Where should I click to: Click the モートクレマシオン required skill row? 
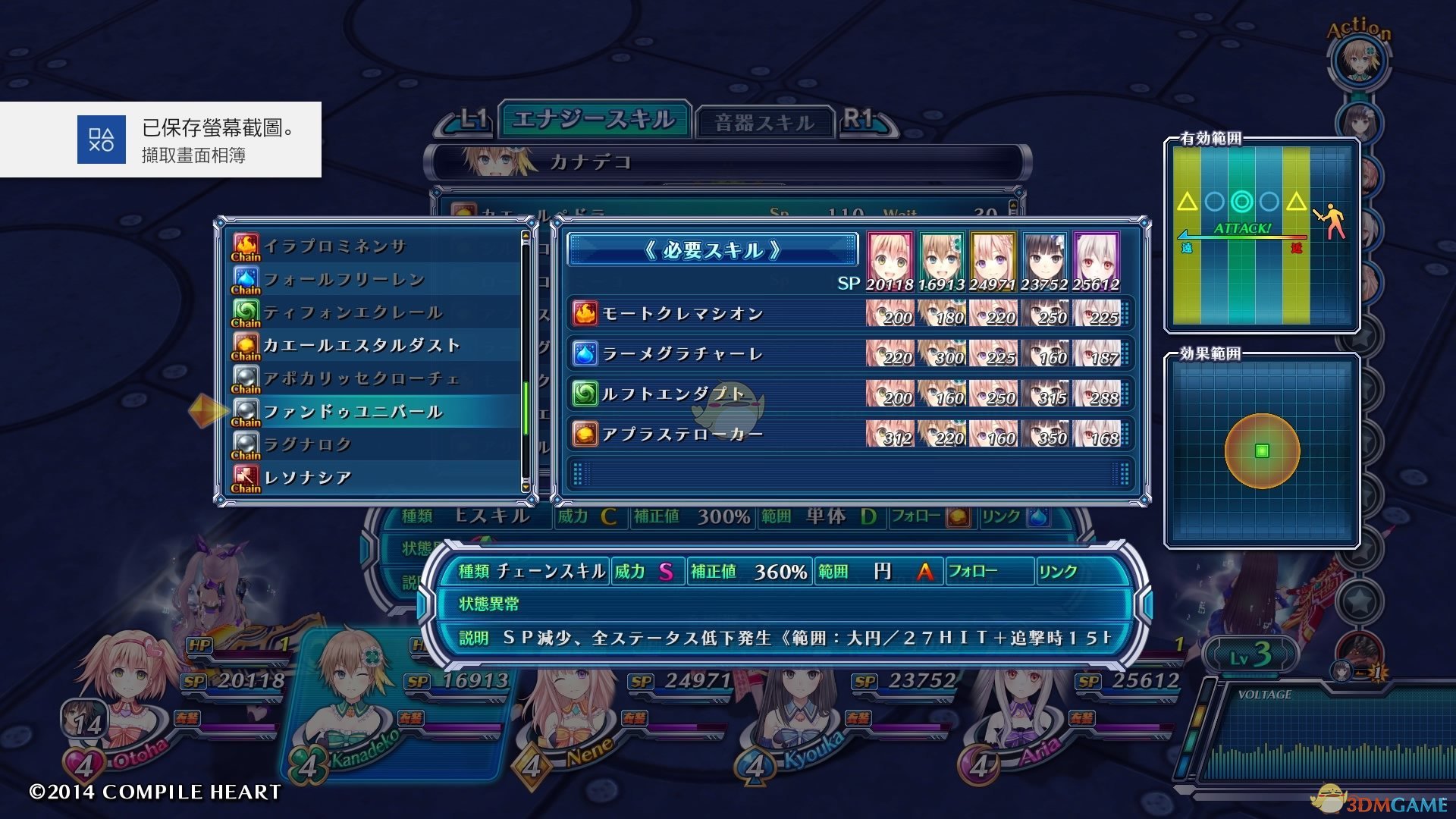point(682,313)
